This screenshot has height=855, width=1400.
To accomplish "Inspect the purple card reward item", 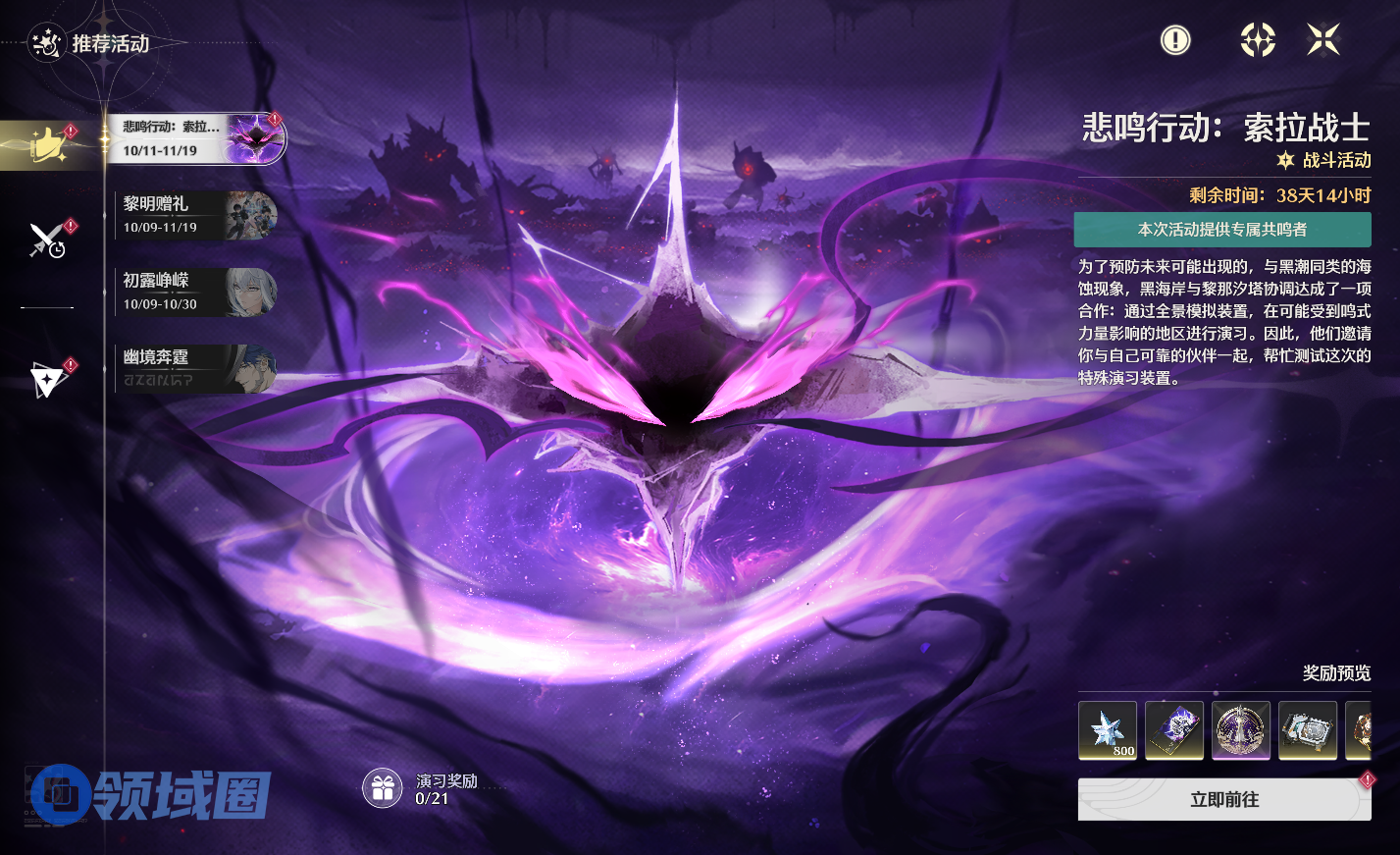I will click(x=1174, y=730).
